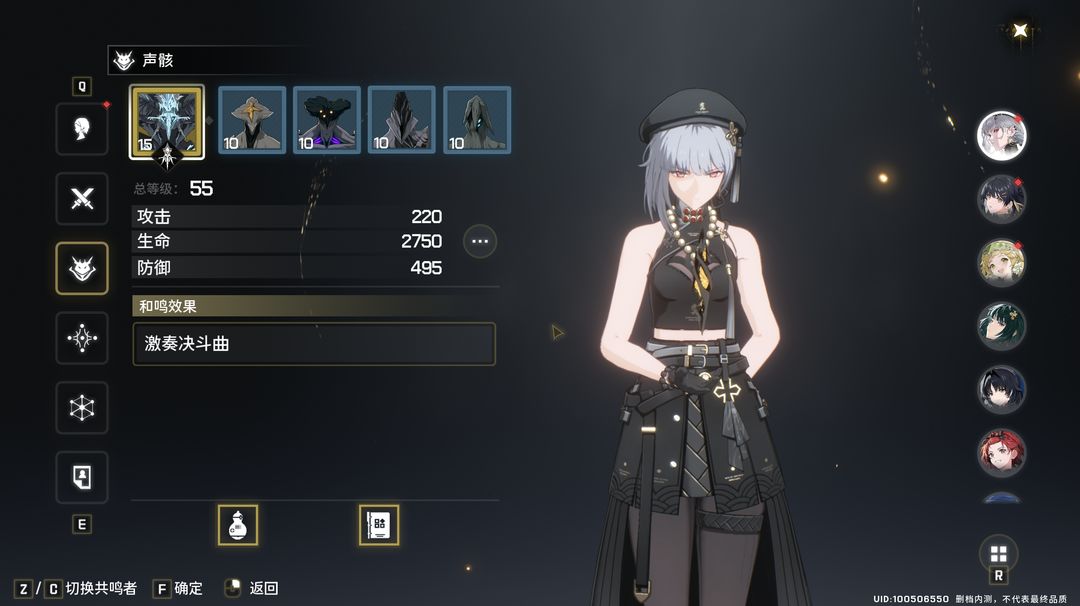
Task: Click the glowing star icon
Action: coord(1020,30)
